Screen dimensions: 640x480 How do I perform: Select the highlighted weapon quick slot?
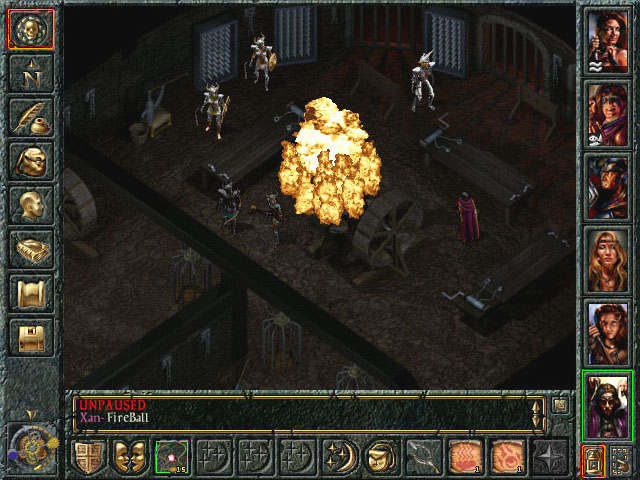172,458
